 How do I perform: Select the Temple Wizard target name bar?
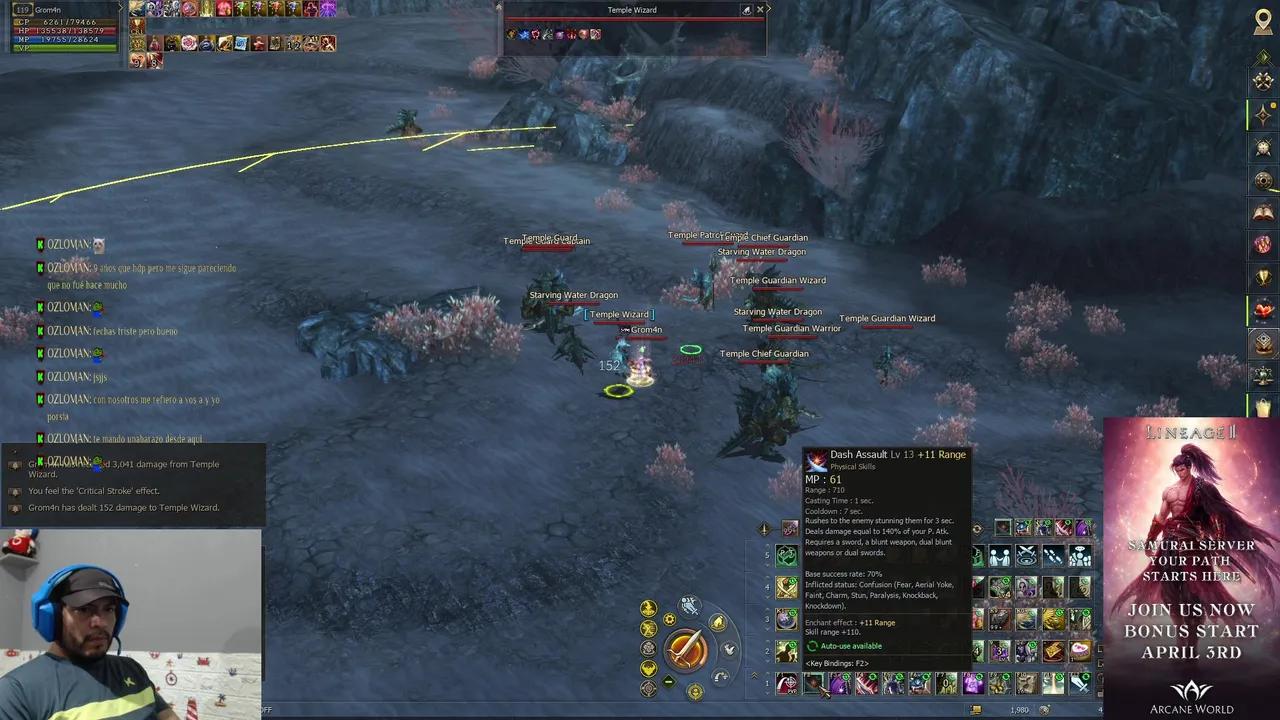pos(632,10)
